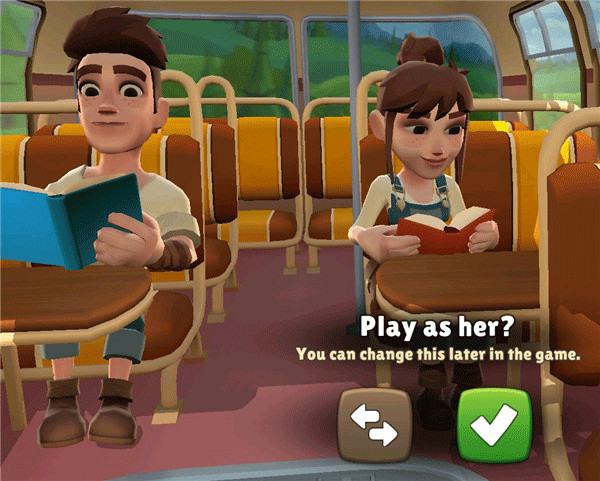Switch character with the swap arrows button
The height and width of the screenshot is (481, 600).
coord(375,425)
